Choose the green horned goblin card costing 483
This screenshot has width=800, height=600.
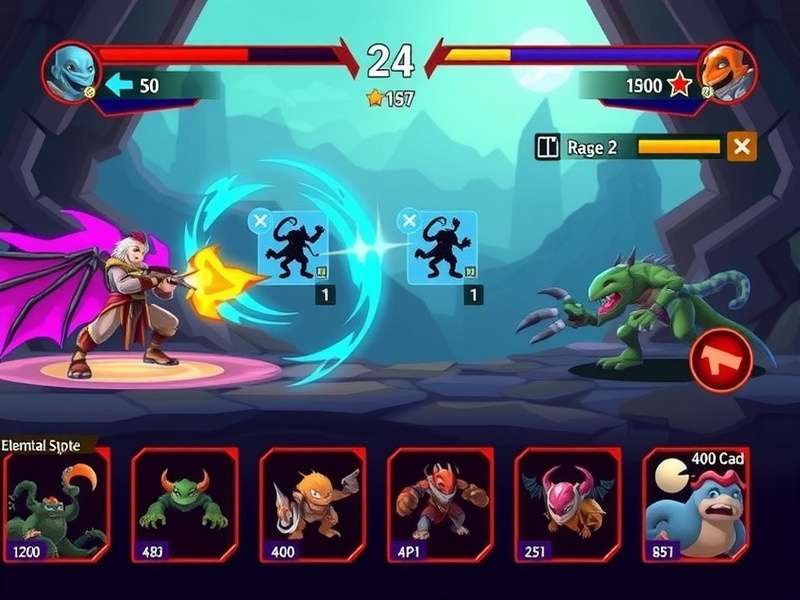[184, 503]
